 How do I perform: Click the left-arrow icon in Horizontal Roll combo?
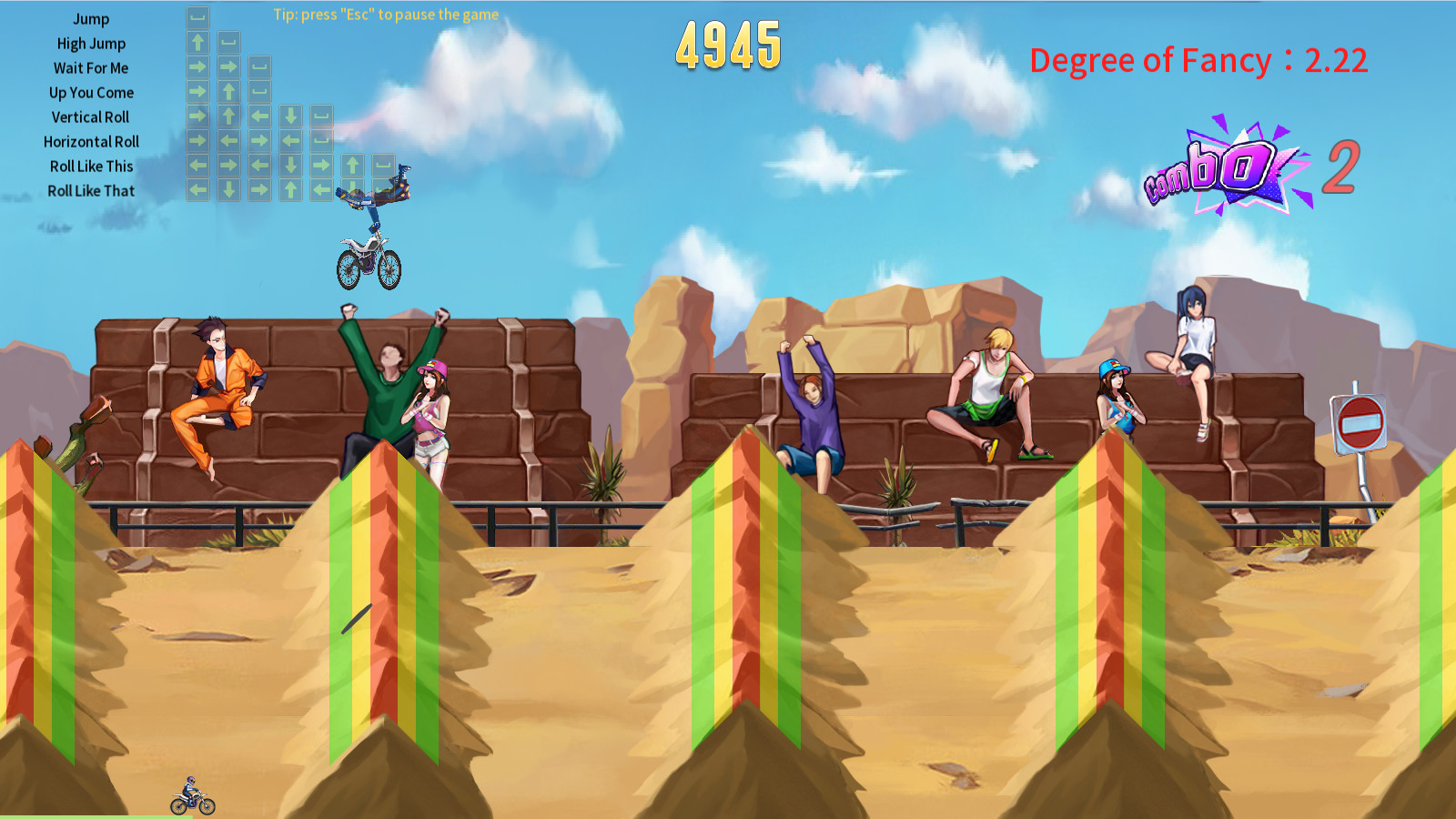228,139
